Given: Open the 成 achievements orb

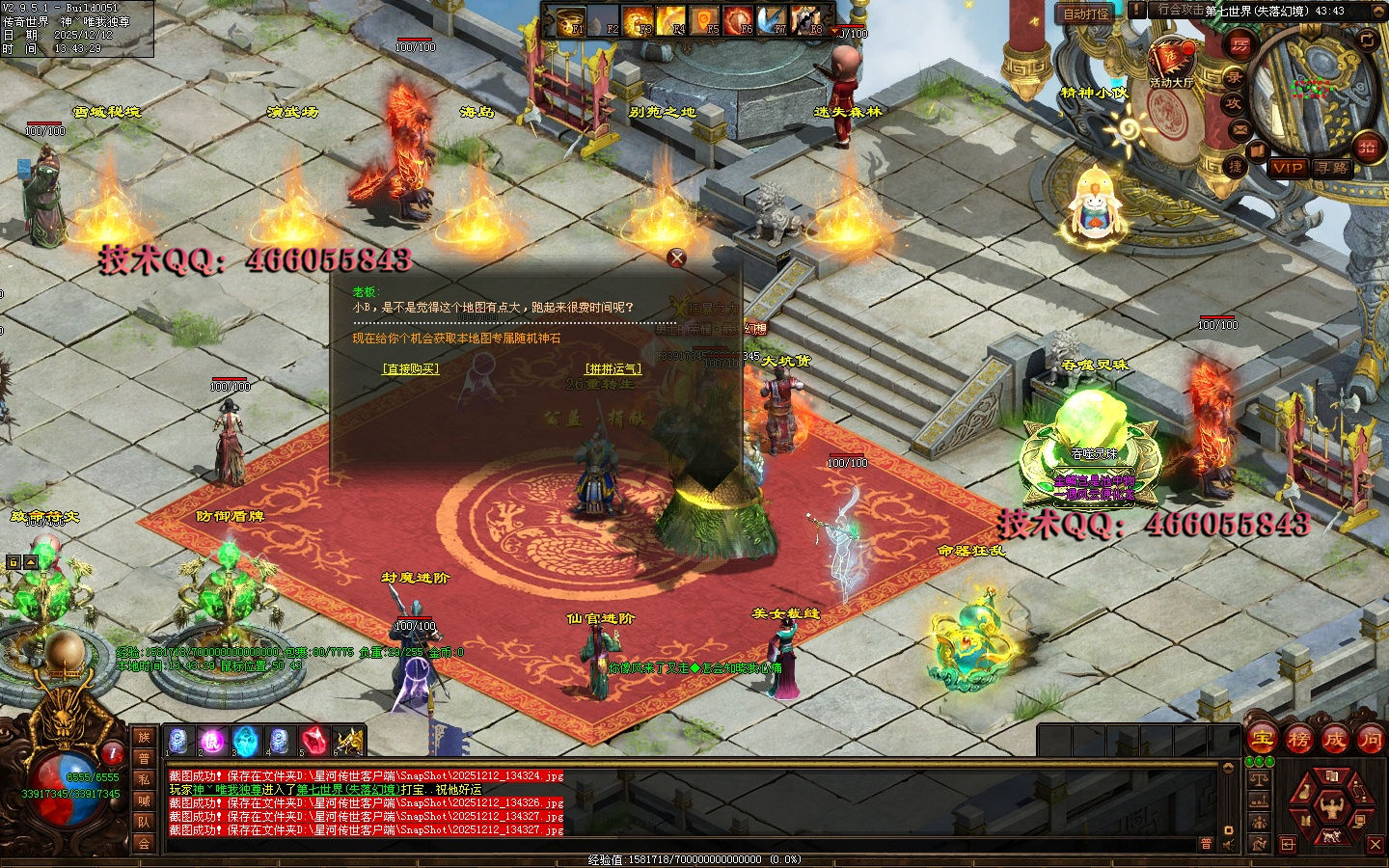Looking at the screenshot, I should pos(1334,740).
